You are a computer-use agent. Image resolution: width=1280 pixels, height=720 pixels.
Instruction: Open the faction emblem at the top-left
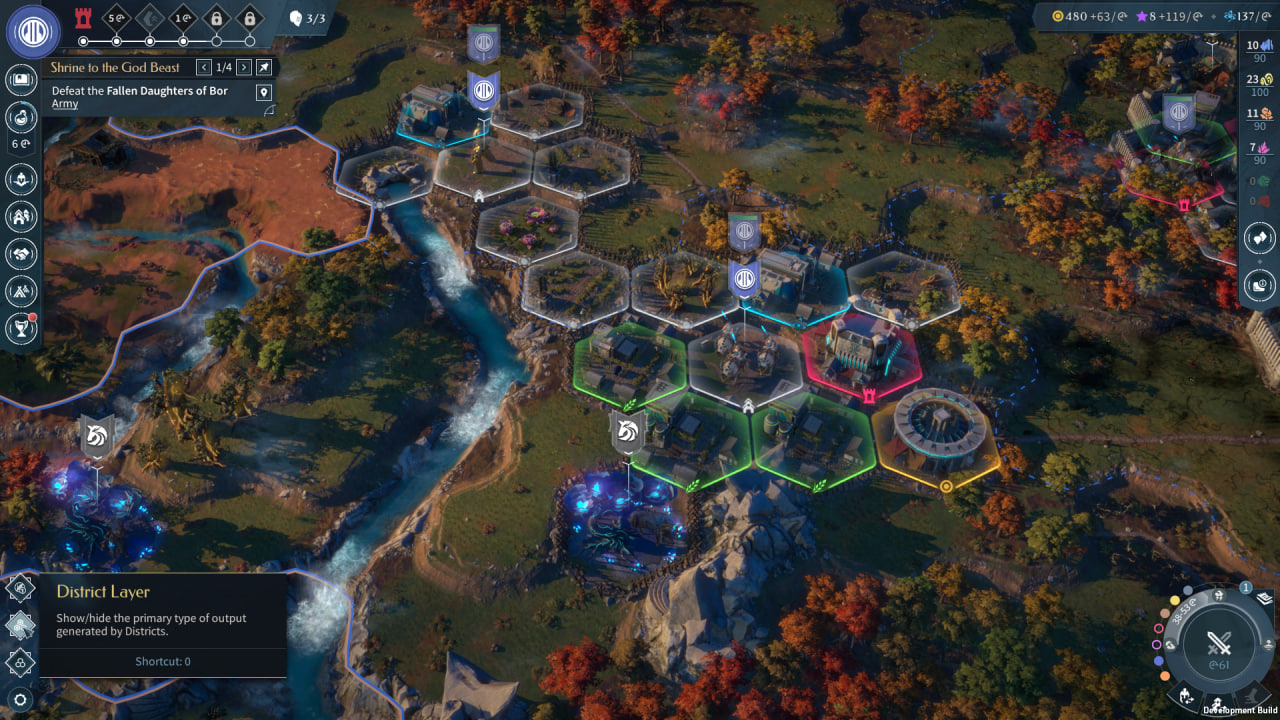pos(33,31)
